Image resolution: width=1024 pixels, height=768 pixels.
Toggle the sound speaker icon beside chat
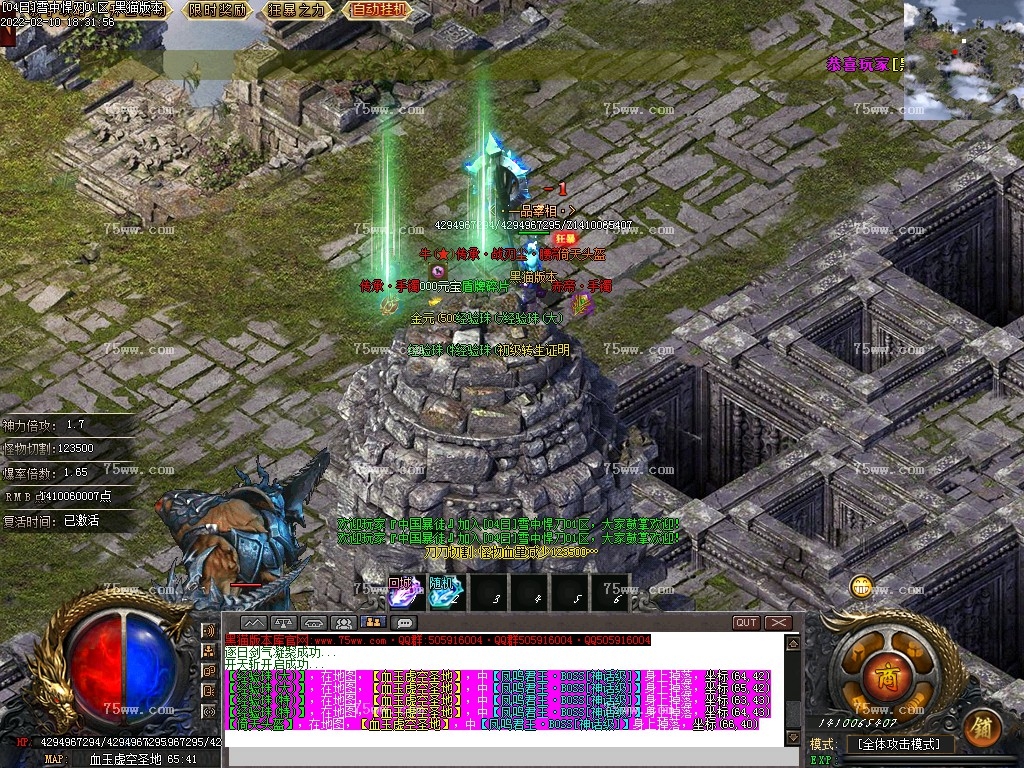tap(210, 631)
